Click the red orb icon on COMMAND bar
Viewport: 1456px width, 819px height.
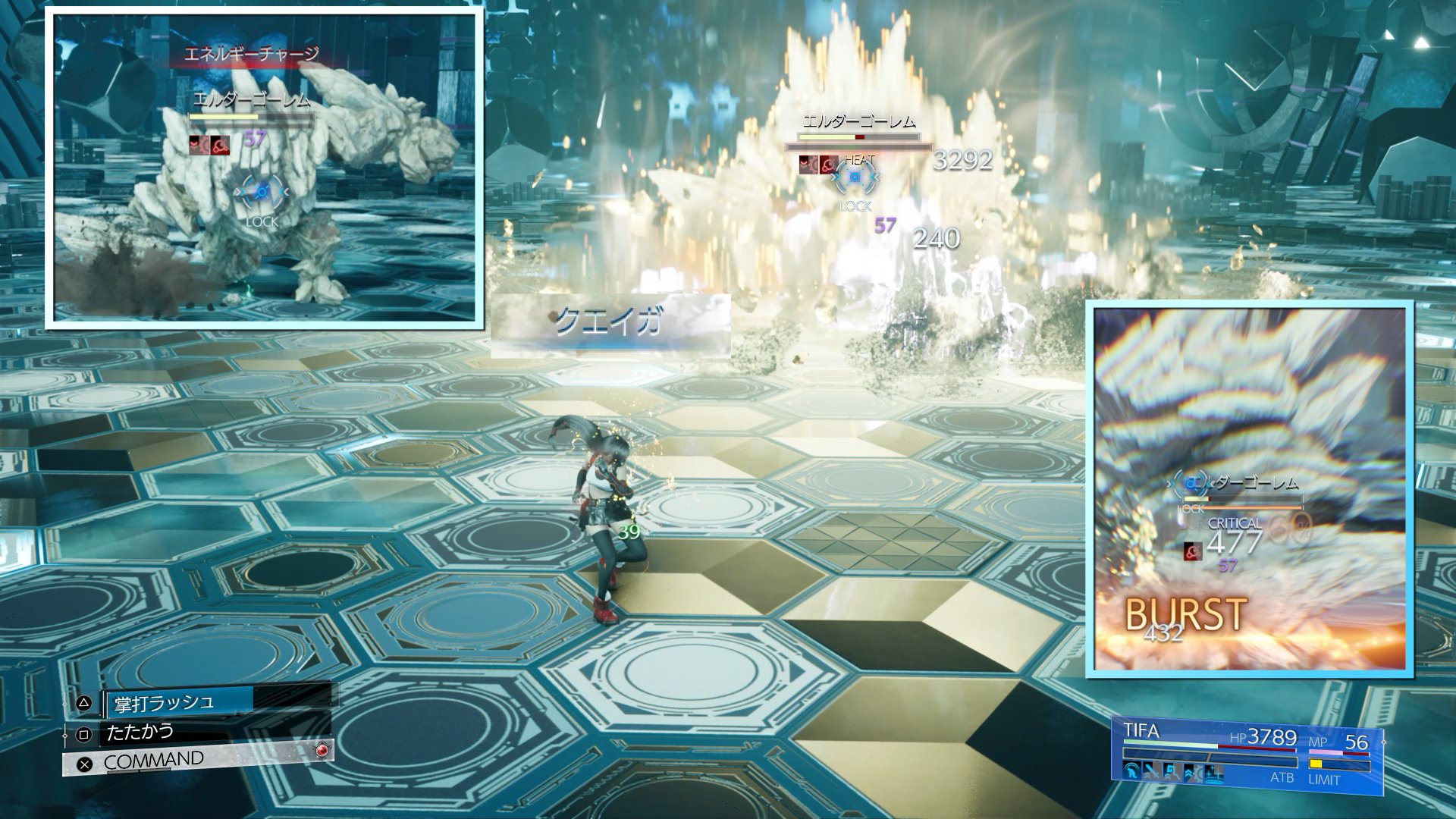(x=323, y=751)
